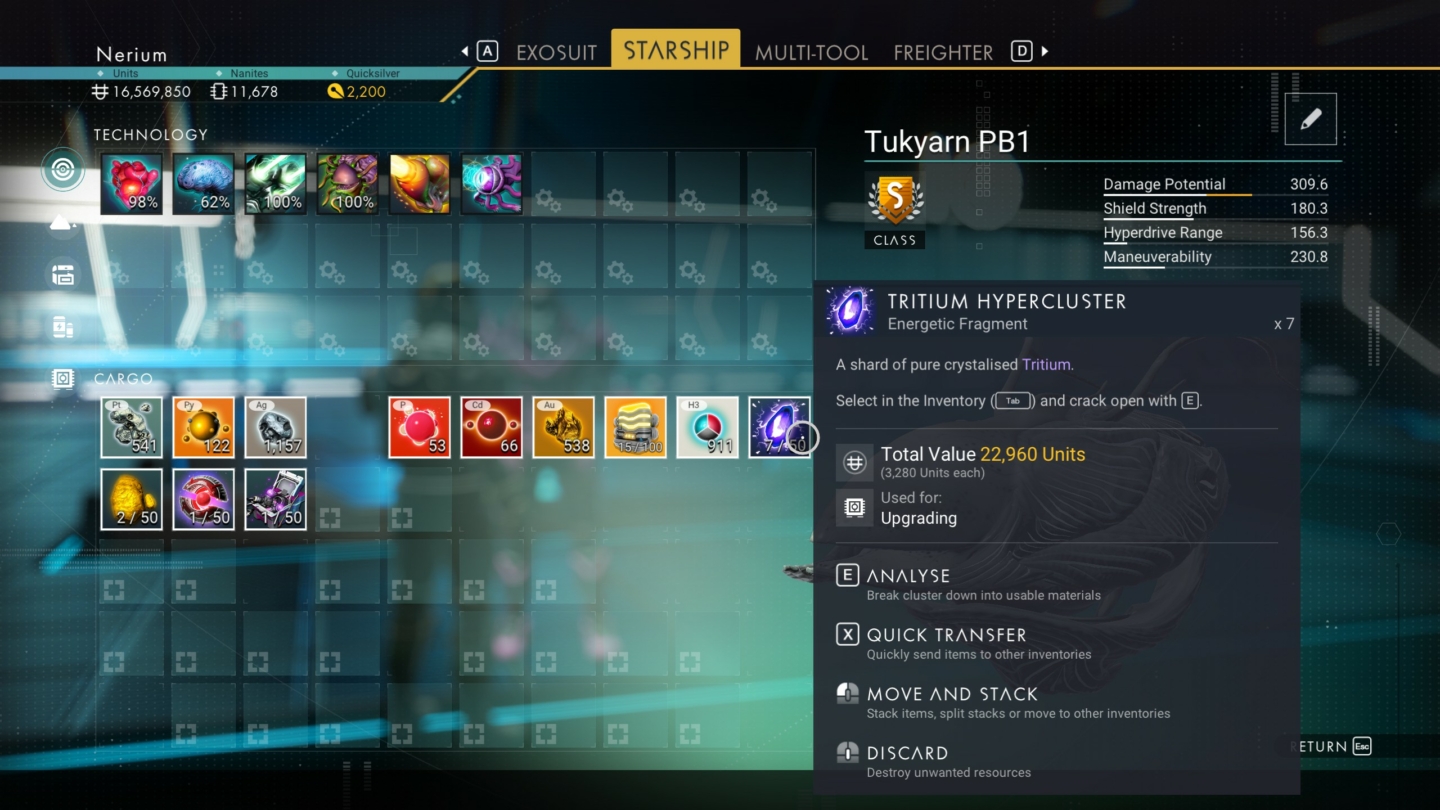Select the Cadmium item in cargo
This screenshot has width=1440, height=810.
click(491, 427)
